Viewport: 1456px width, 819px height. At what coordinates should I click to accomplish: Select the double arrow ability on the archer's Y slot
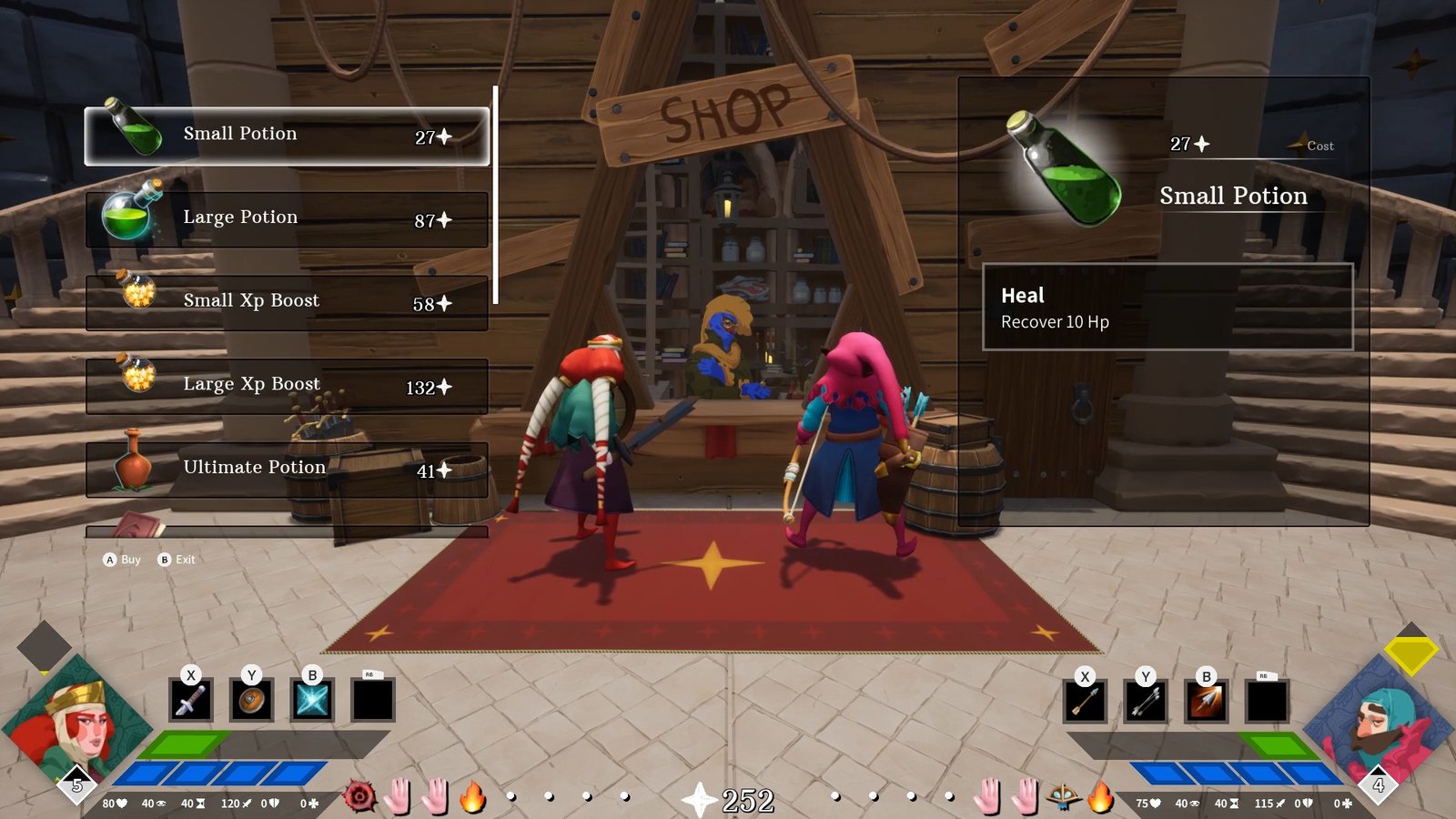coord(1145,699)
